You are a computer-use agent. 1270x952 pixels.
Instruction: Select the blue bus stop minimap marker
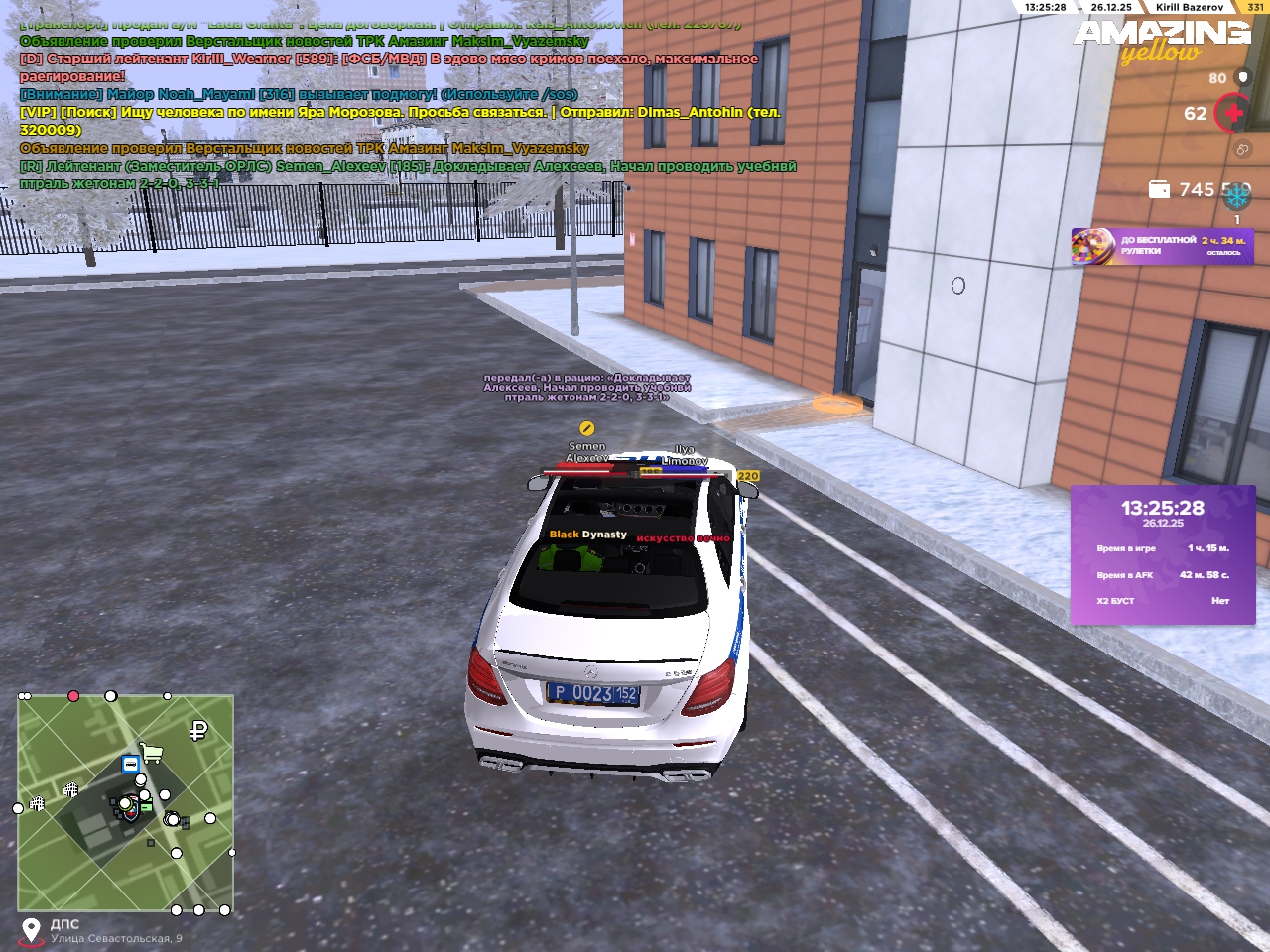[x=131, y=764]
